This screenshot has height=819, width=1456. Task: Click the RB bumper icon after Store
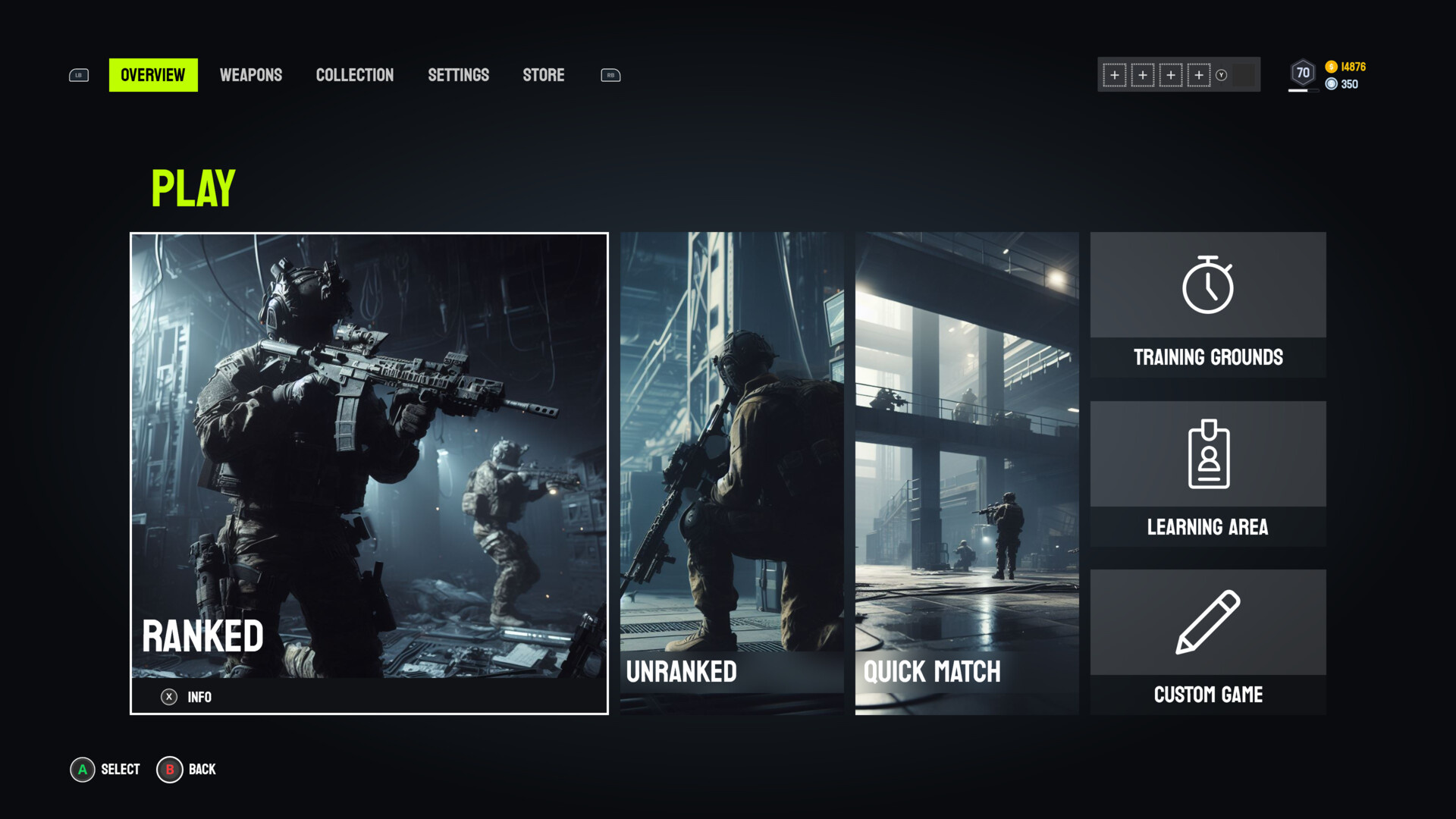pyautogui.click(x=610, y=74)
